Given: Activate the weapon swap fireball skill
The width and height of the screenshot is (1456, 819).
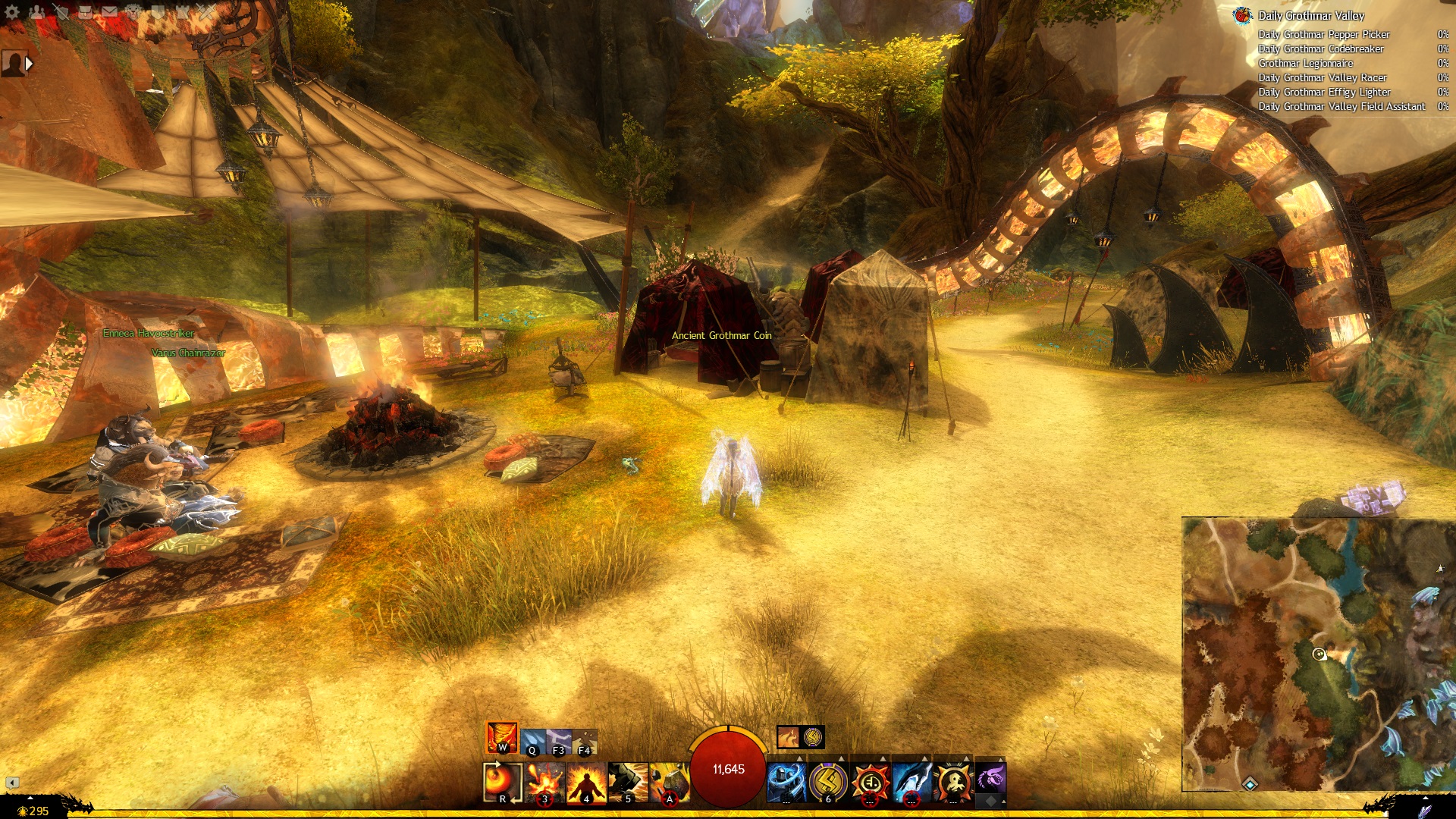Looking at the screenshot, I should (x=502, y=782).
